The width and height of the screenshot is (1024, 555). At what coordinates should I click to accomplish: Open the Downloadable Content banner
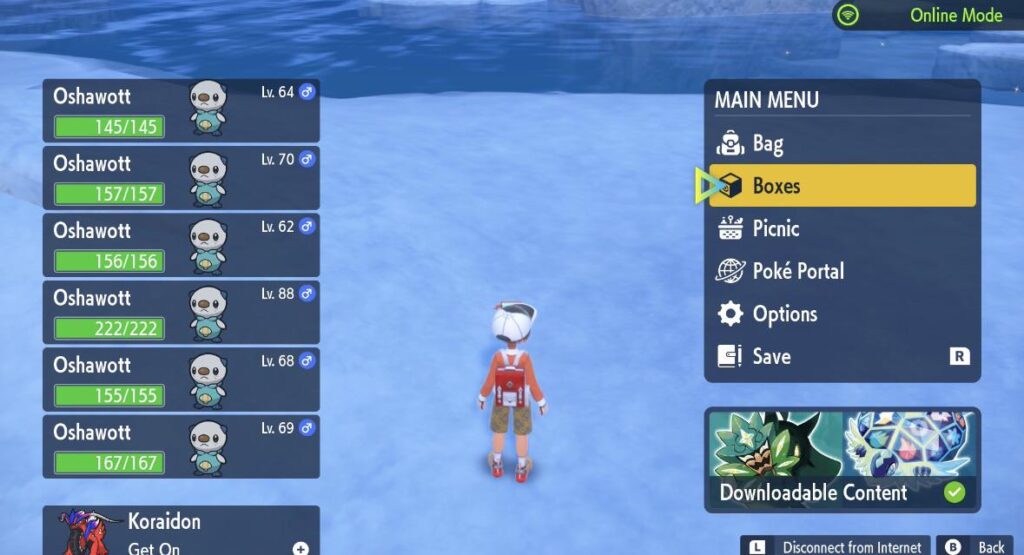click(842, 459)
